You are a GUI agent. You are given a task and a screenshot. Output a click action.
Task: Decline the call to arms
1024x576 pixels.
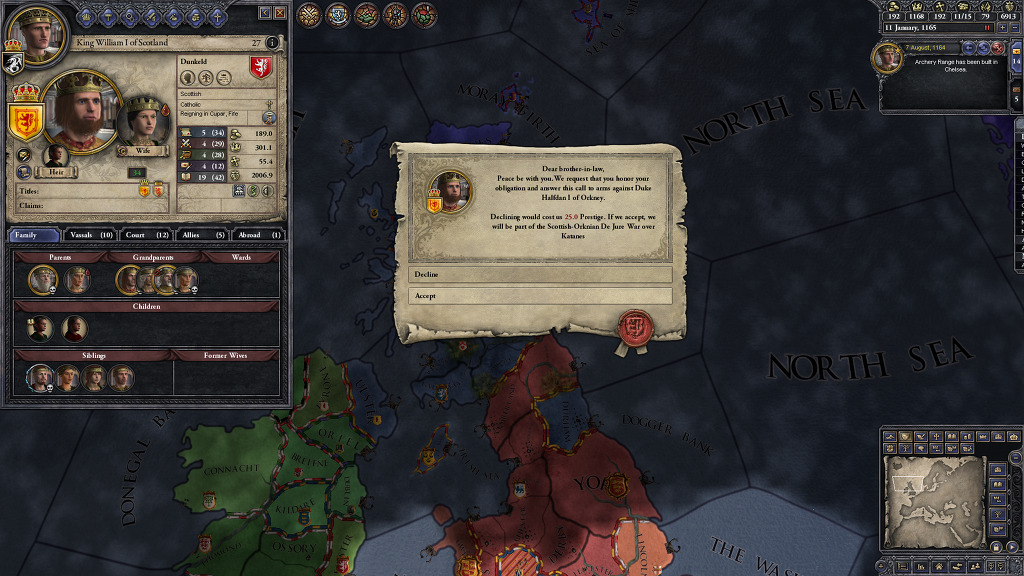tap(540, 274)
